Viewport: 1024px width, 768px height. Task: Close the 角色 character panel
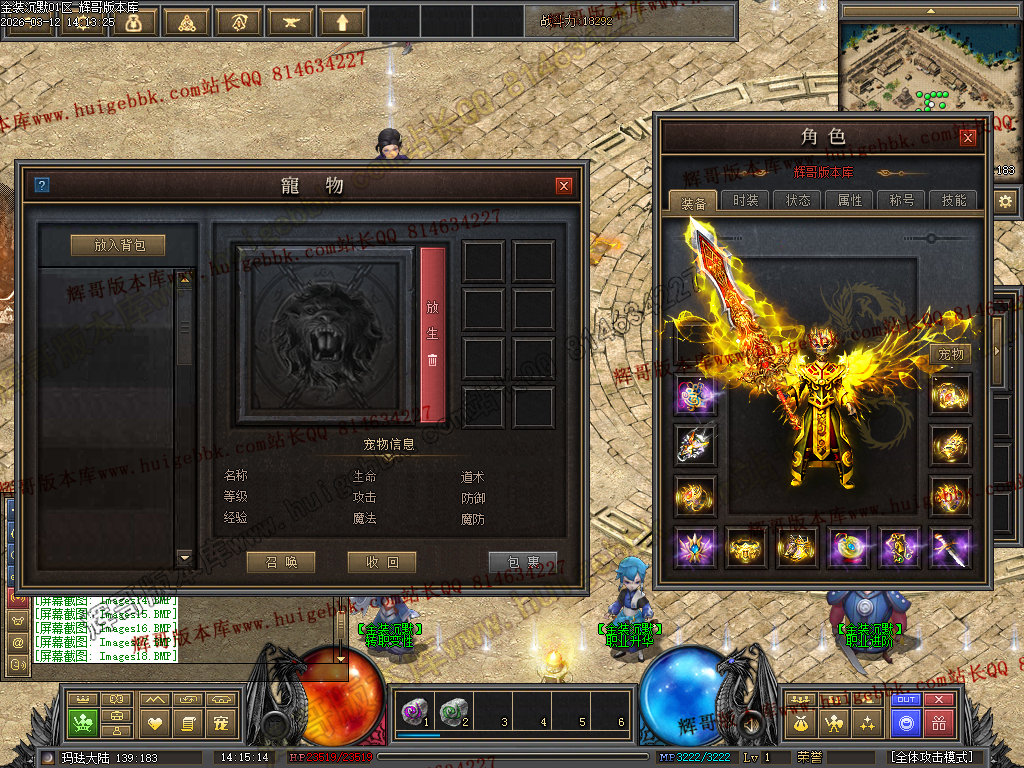pyautogui.click(x=967, y=138)
